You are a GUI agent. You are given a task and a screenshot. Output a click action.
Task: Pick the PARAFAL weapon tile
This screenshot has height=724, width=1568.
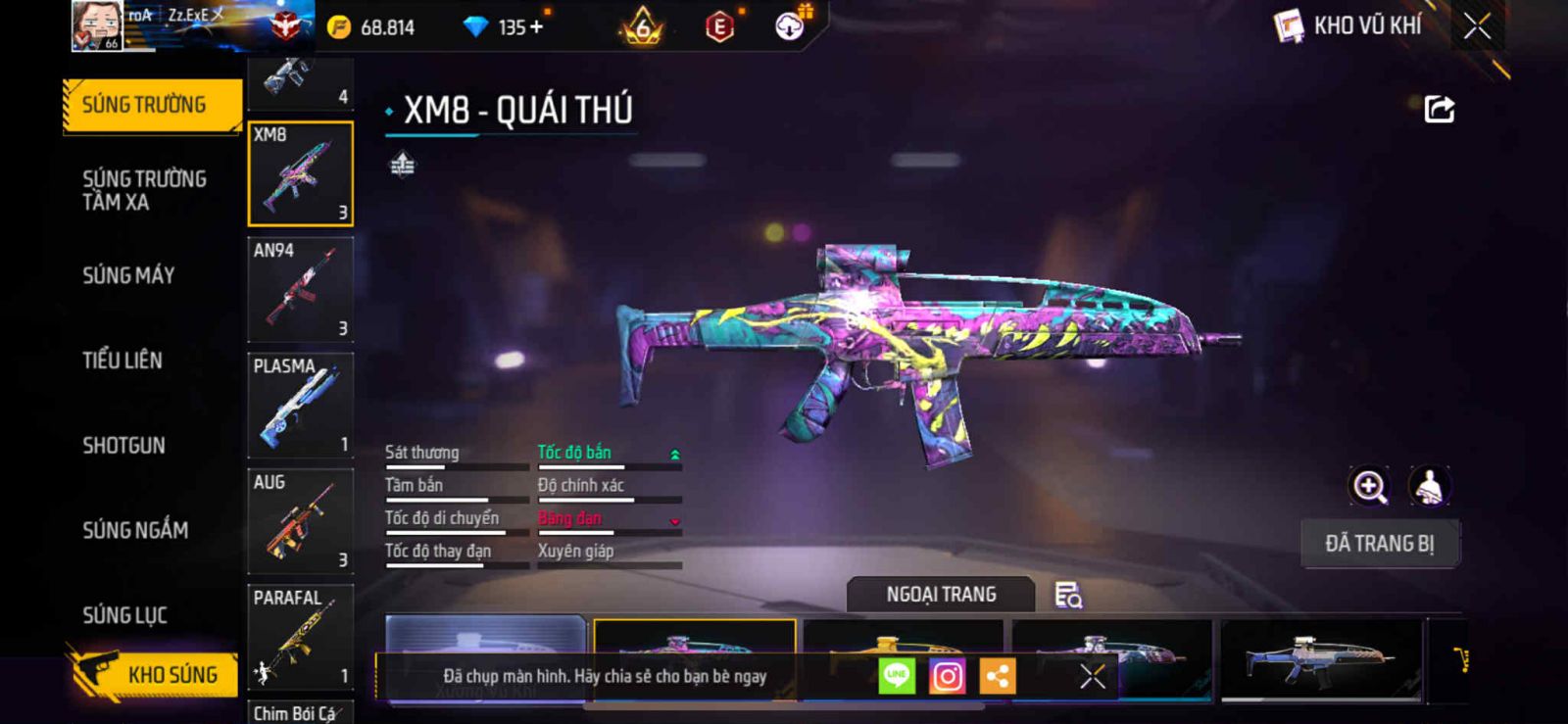pyautogui.click(x=301, y=637)
